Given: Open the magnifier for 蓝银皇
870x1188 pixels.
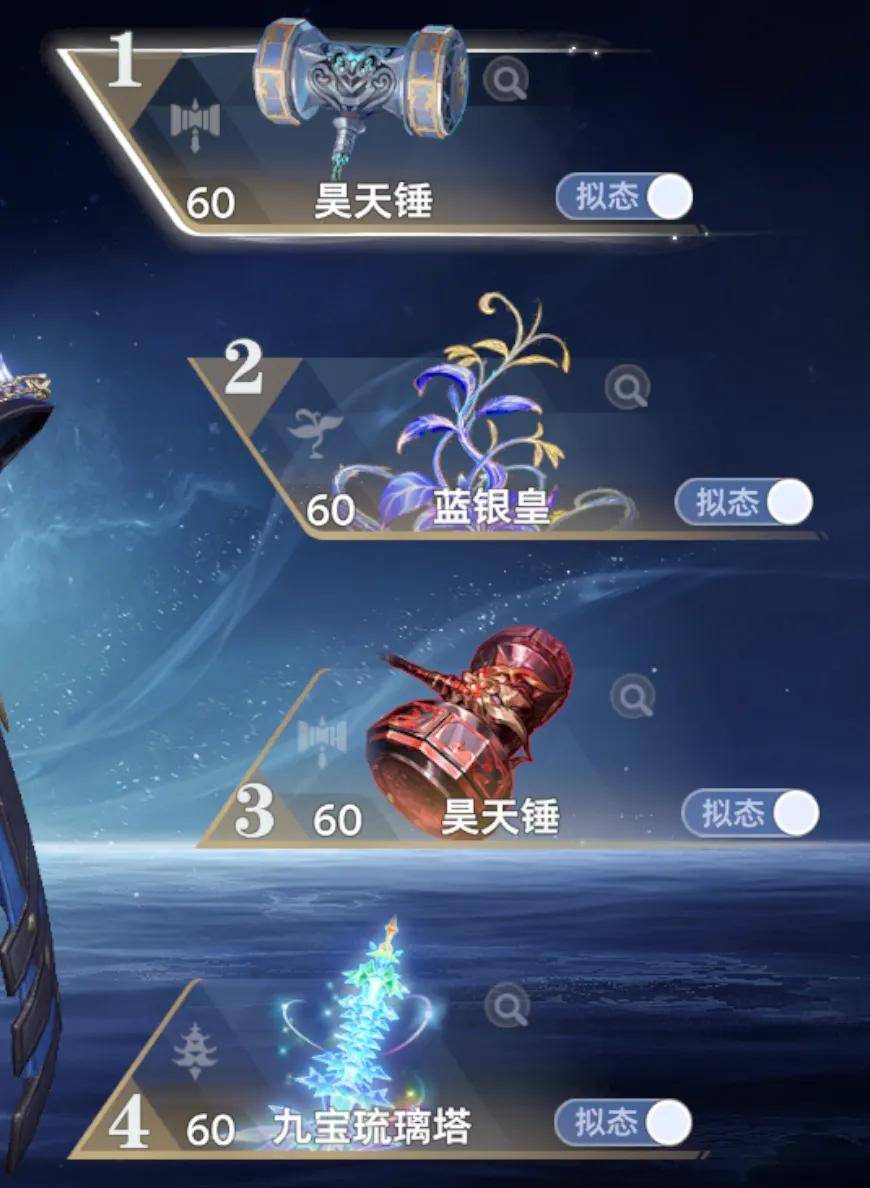Looking at the screenshot, I should (628, 387).
